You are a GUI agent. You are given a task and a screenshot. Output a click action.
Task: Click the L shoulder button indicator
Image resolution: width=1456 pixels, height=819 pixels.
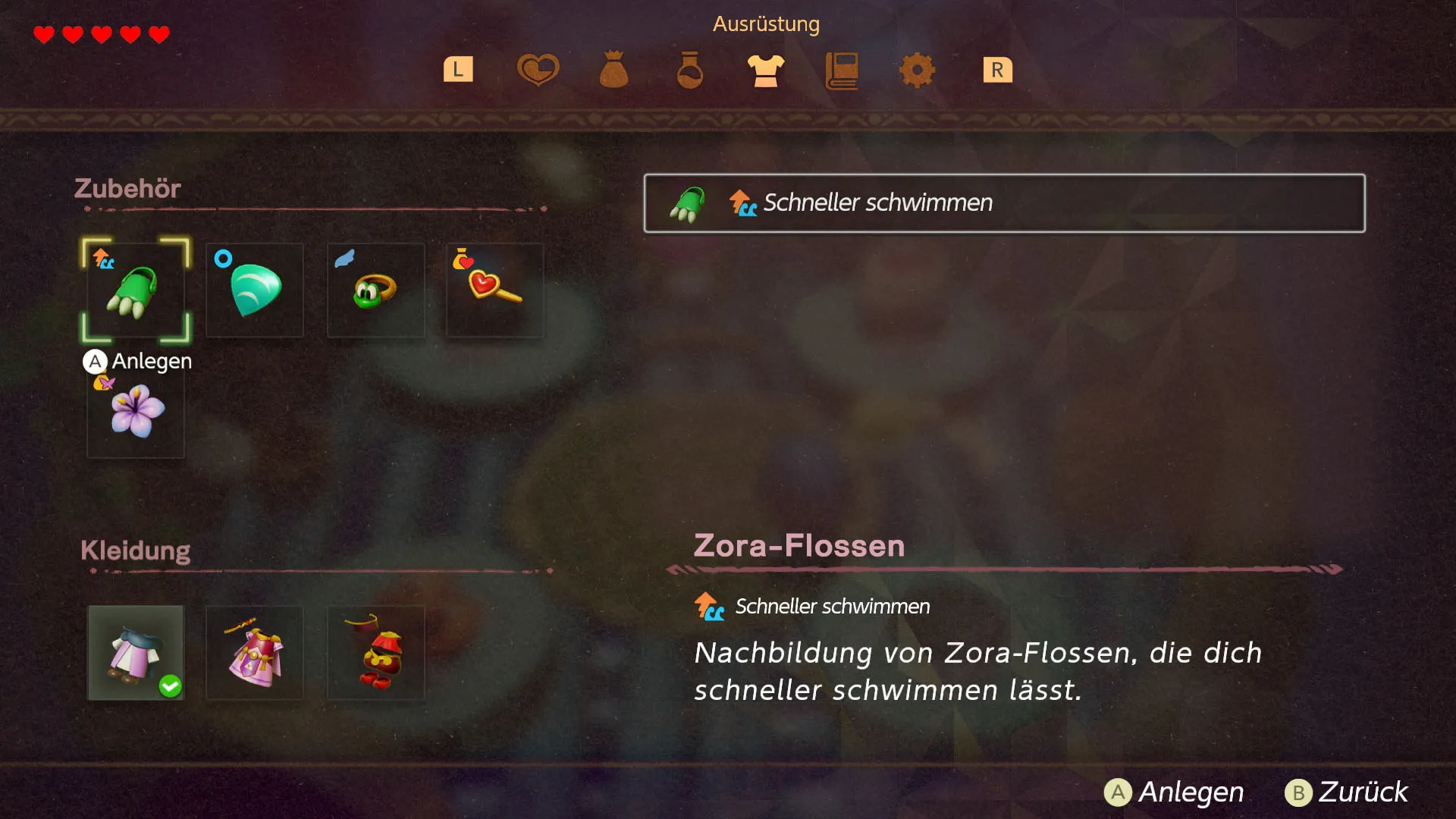458,70
